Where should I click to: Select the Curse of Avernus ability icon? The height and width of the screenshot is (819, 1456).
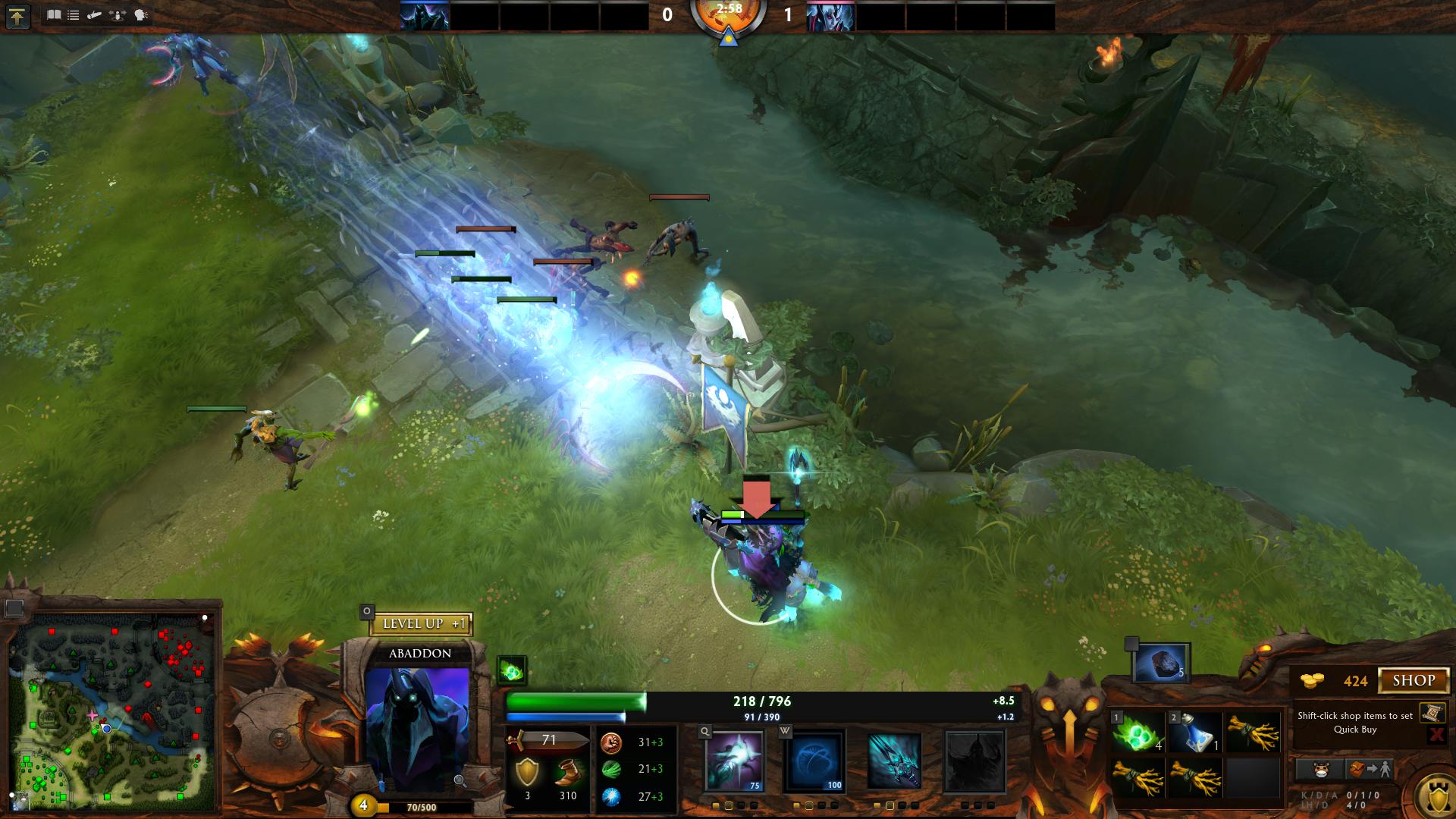tap(895, 761)
